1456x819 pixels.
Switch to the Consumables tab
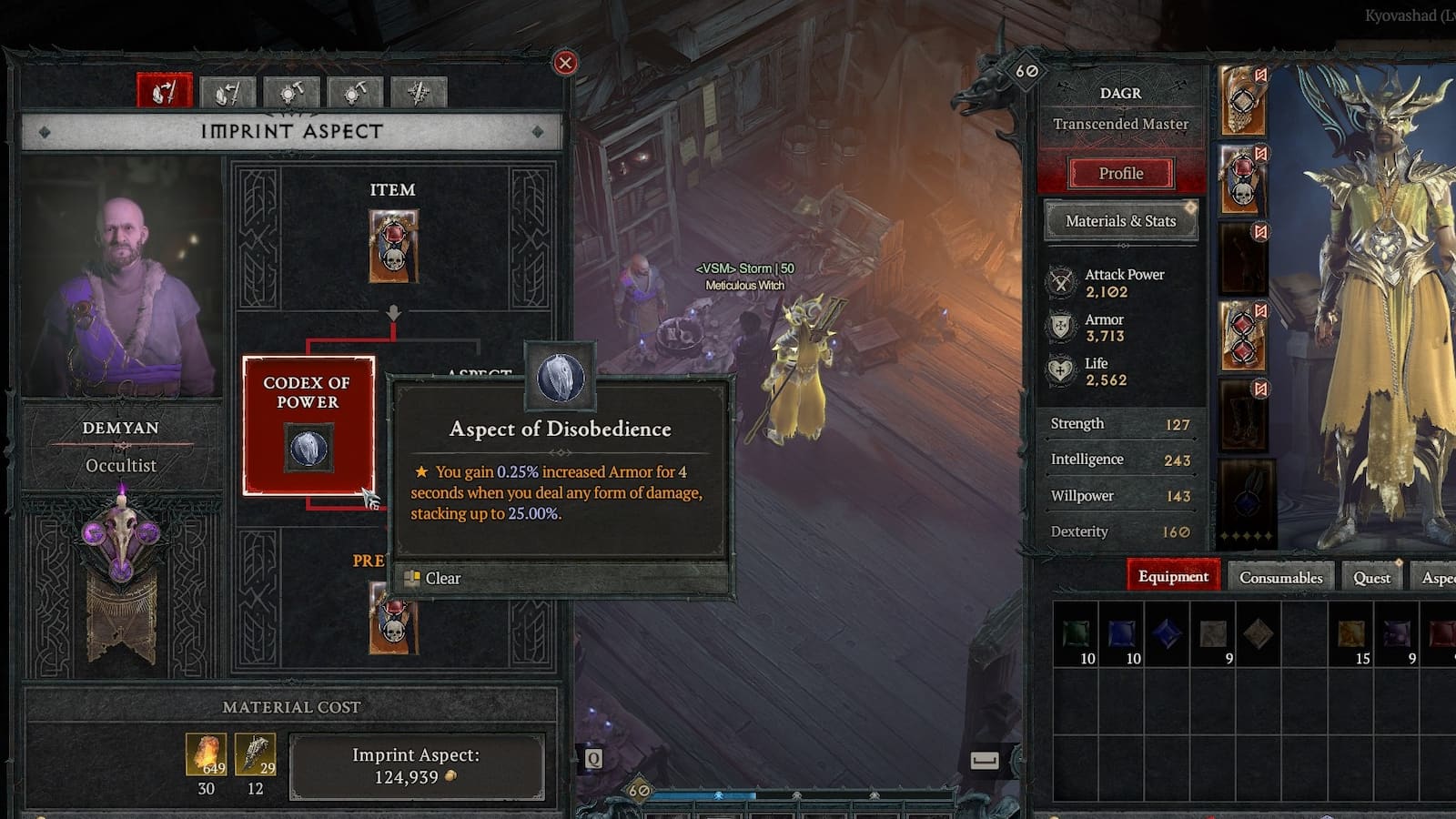click(1280, 577)
